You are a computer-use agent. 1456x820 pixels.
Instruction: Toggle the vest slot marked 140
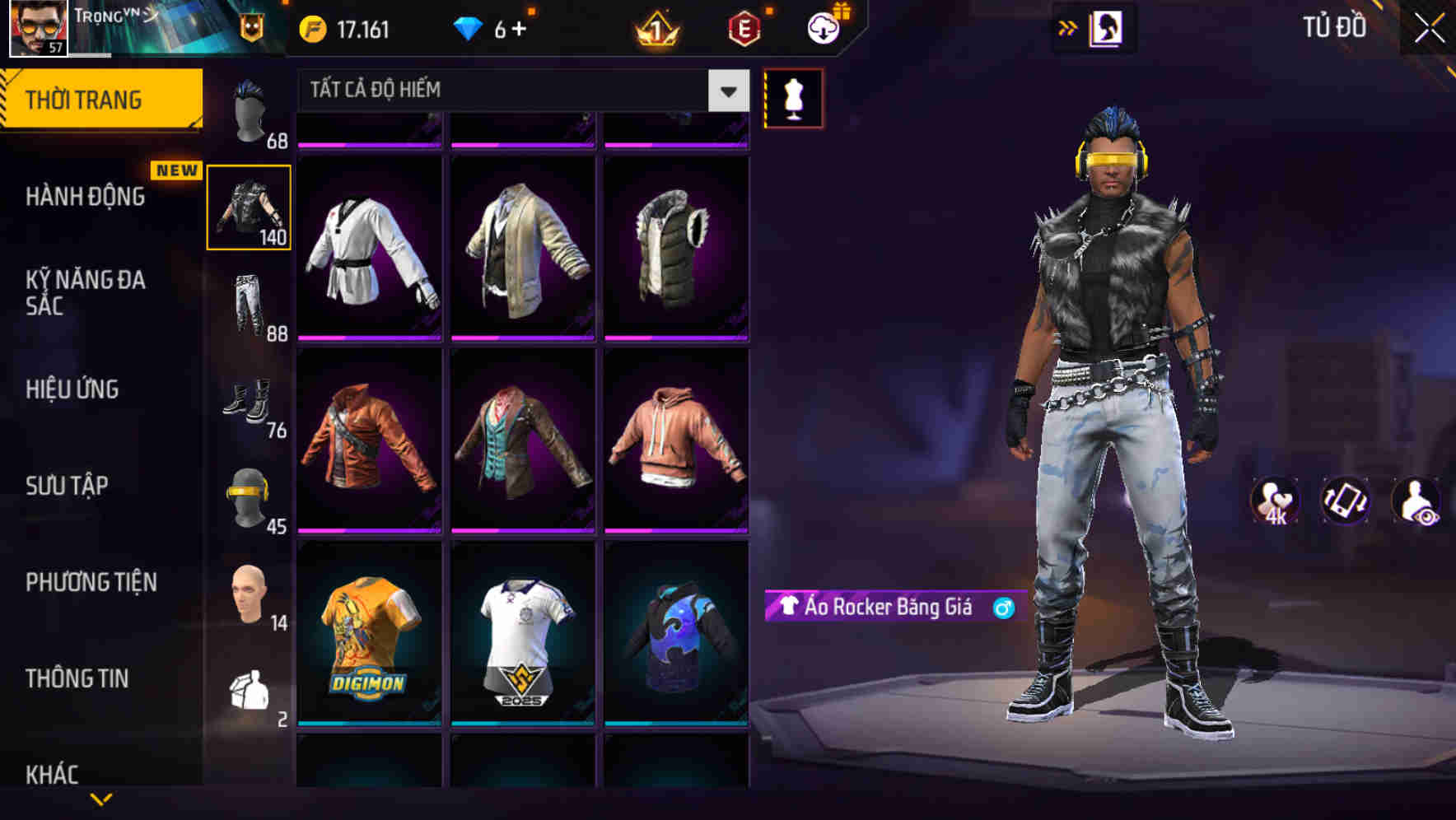tap(250, 207)
